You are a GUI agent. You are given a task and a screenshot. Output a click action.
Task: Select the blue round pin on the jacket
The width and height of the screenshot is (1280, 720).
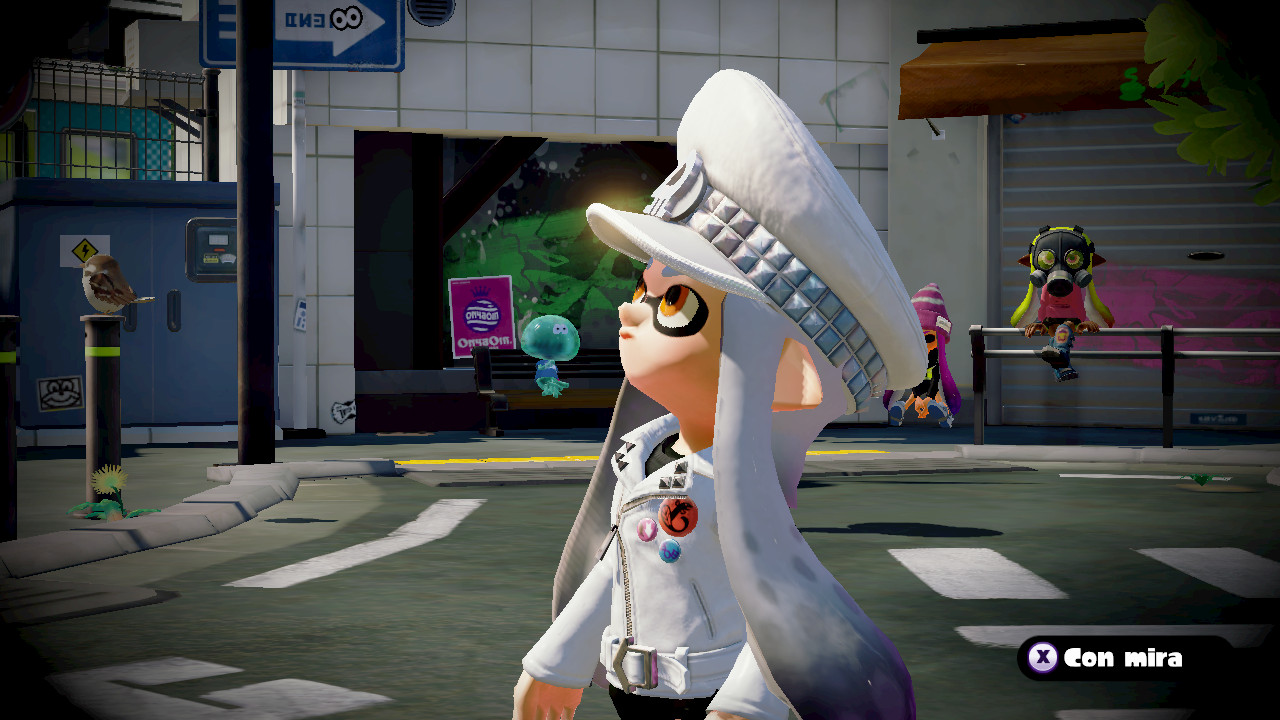pyautogui.click(x=669, y=549)
